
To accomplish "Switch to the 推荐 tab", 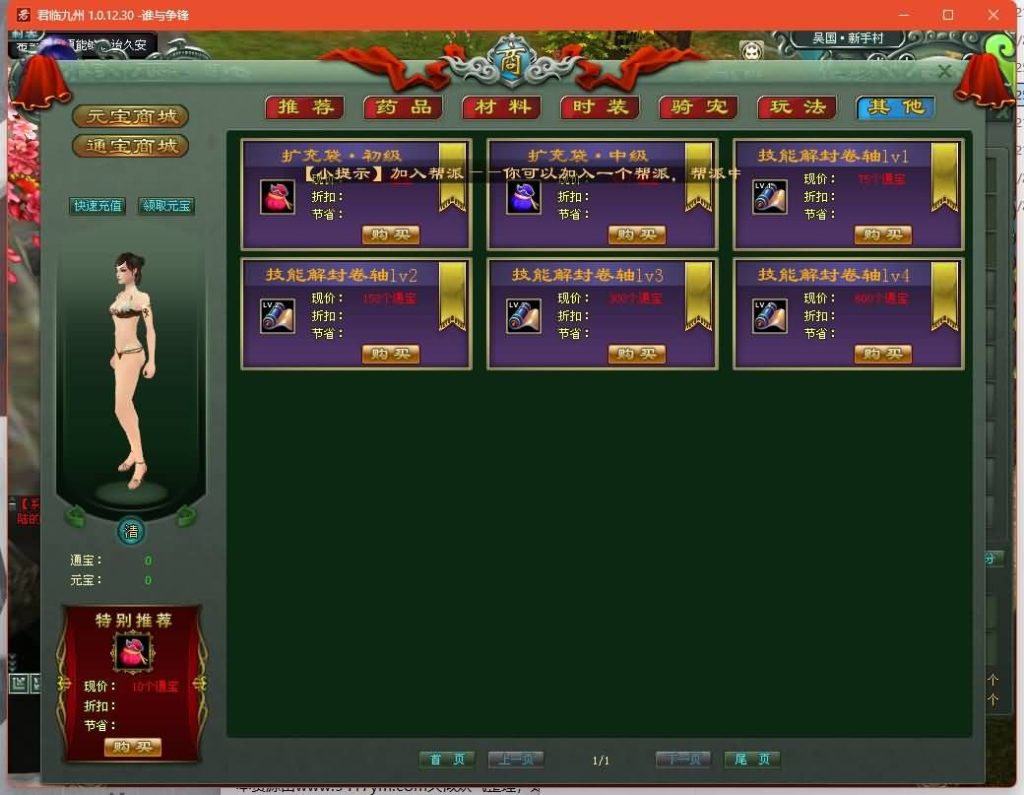I will [304, 108].
